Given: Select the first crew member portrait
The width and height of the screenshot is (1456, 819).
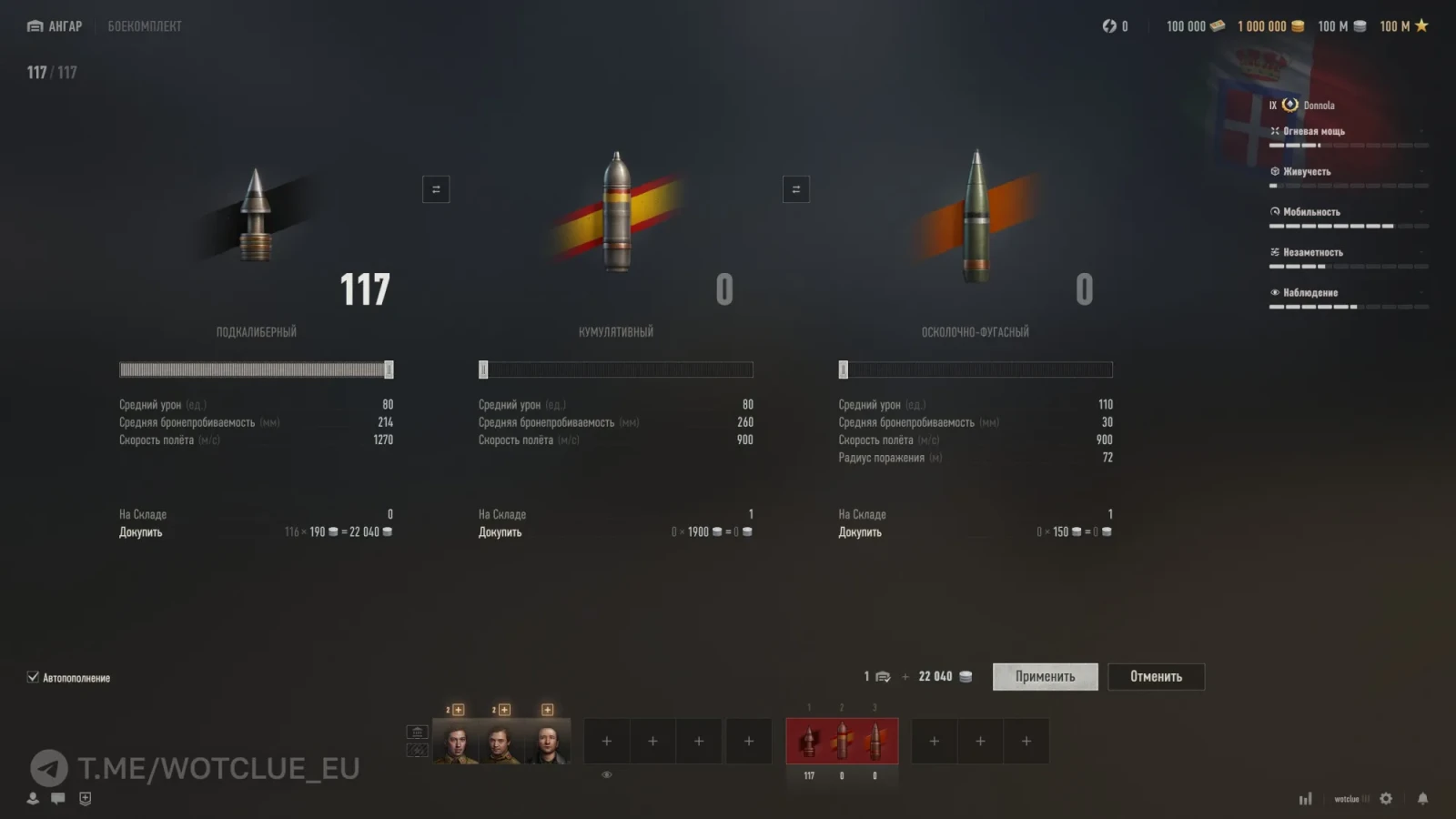Looking at the screenshot, I should [456, 743].
